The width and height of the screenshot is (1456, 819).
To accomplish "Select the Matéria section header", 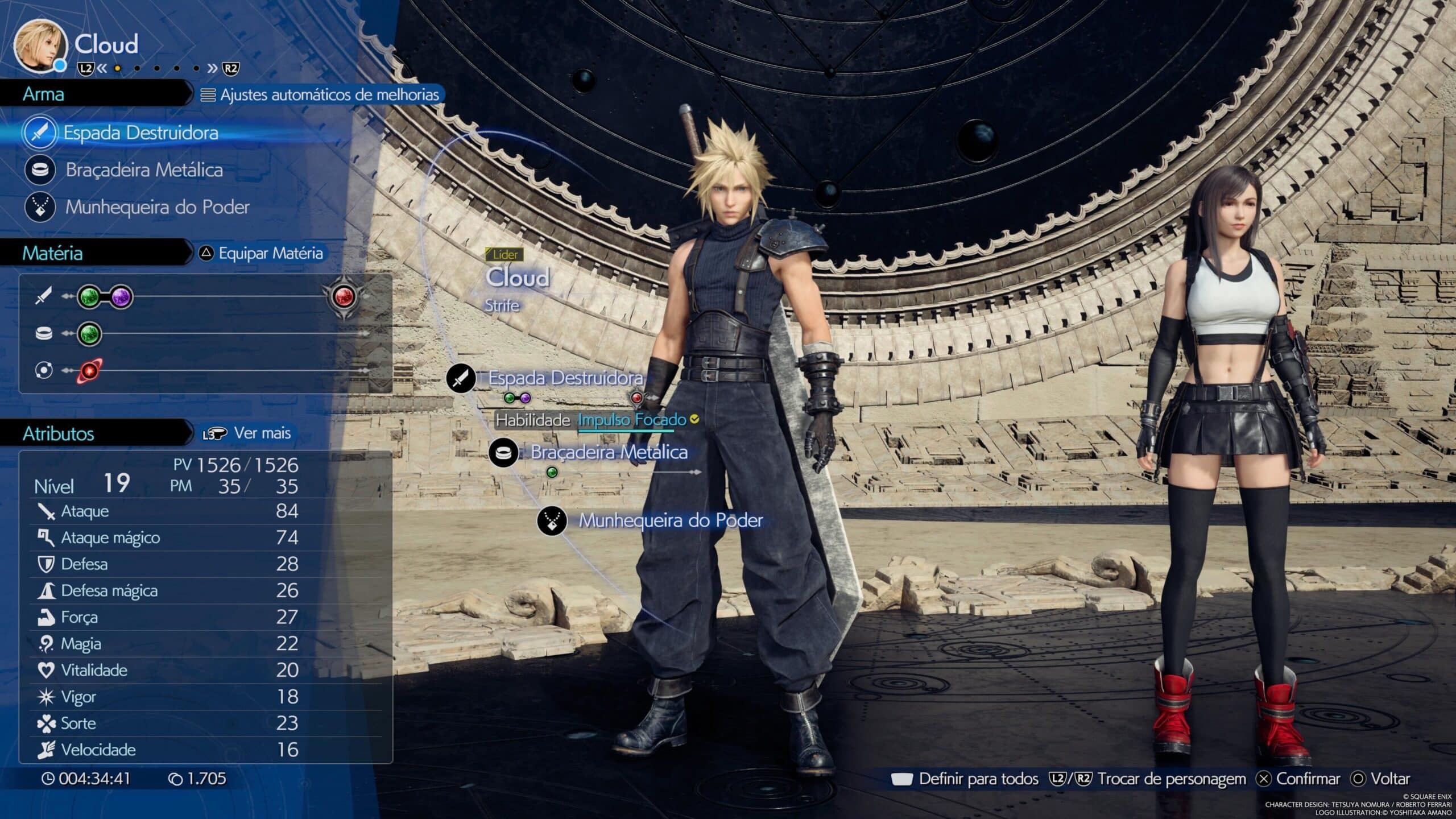I will (x=53, y=254).
